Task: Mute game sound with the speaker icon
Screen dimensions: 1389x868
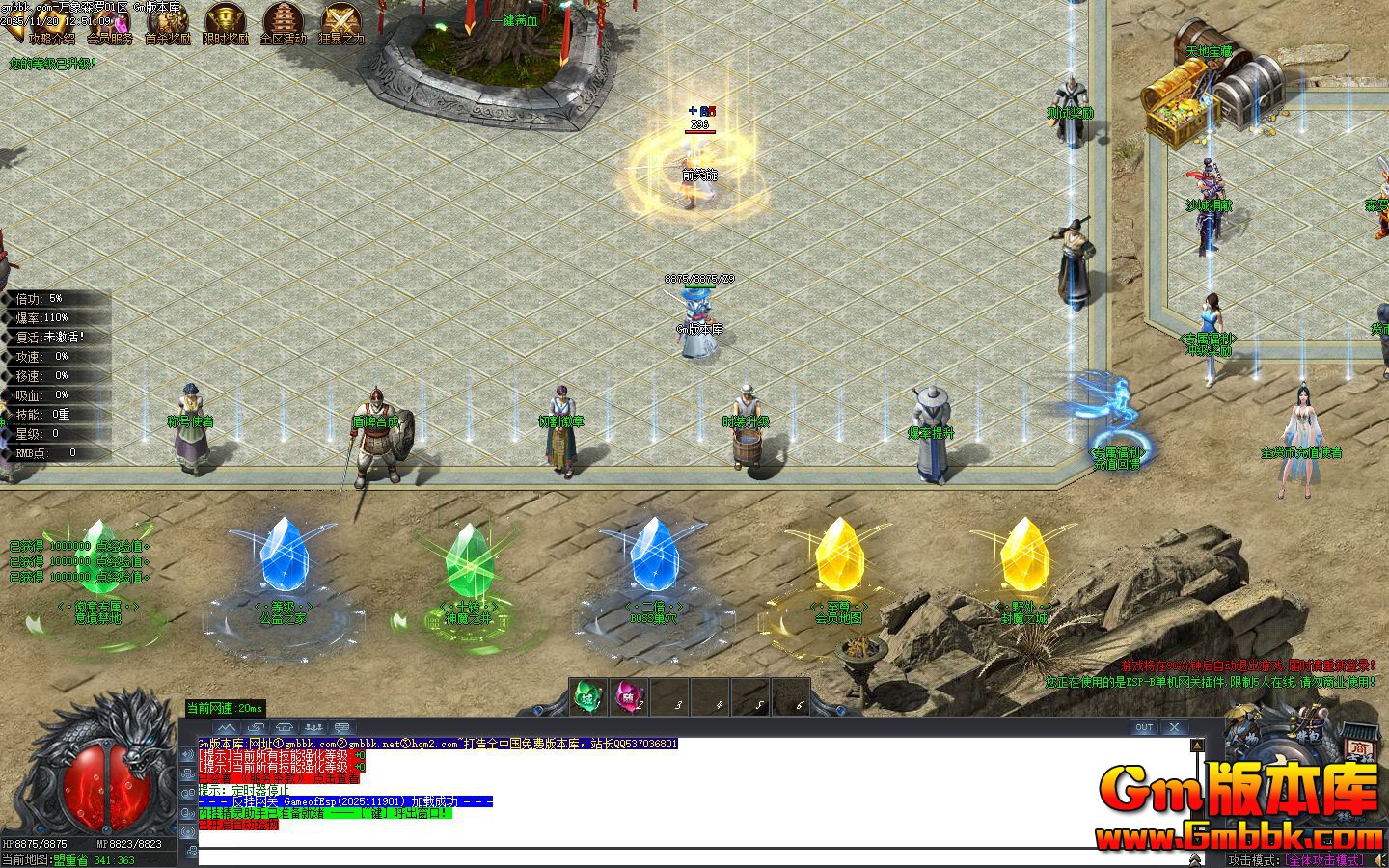Action: (x=1379, y=858)
